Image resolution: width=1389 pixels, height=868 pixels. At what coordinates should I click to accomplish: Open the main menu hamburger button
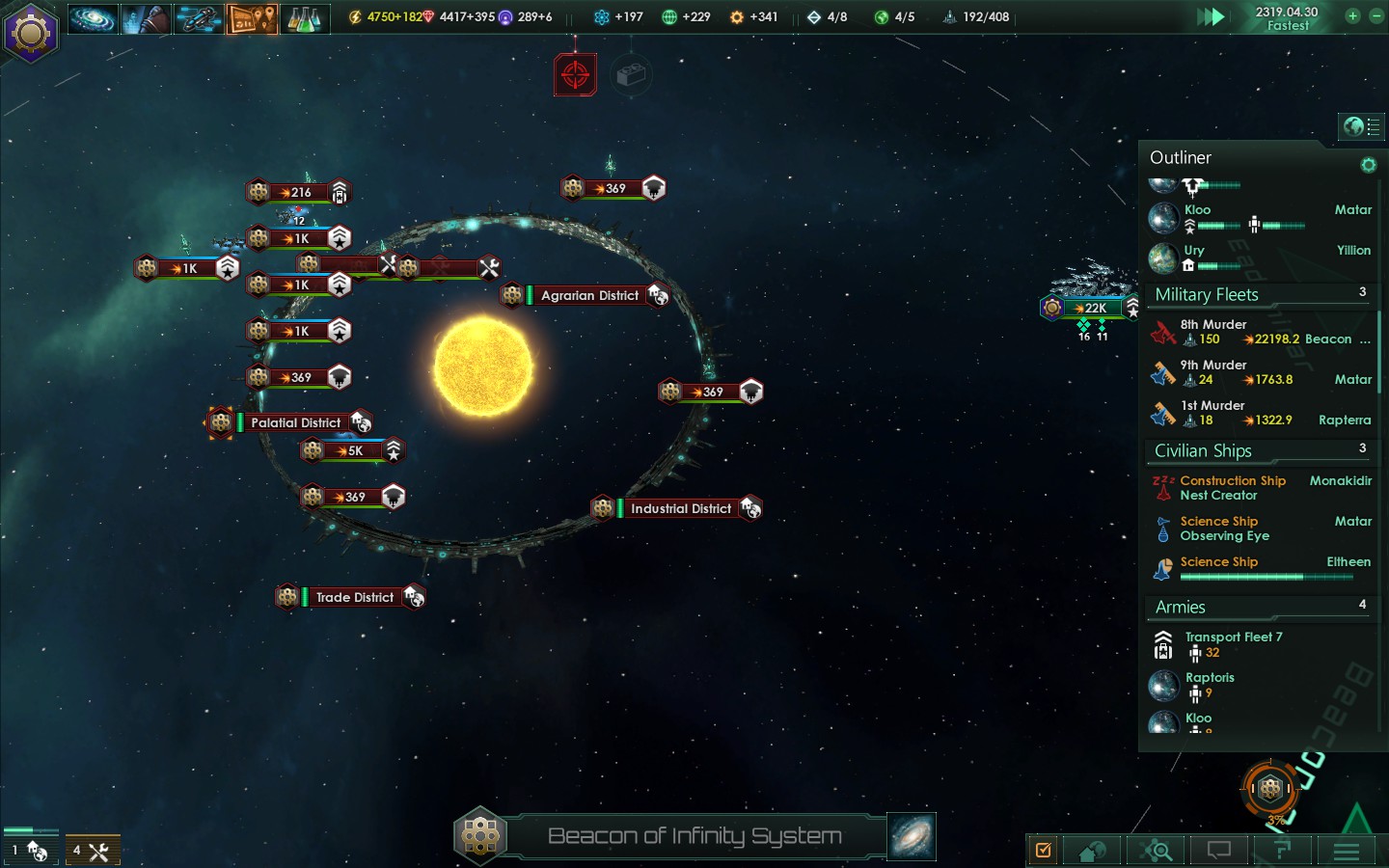point(1346,851)
